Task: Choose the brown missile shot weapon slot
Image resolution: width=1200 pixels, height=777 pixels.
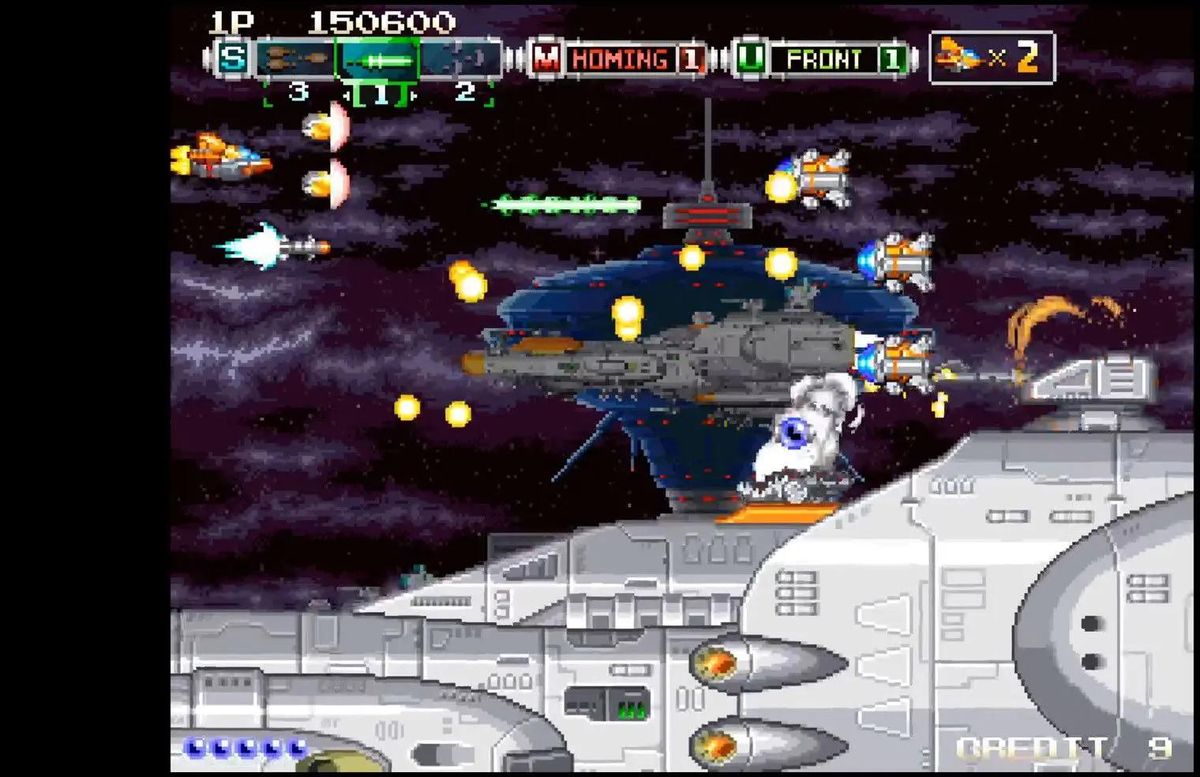Action: (x=295, y=59)
